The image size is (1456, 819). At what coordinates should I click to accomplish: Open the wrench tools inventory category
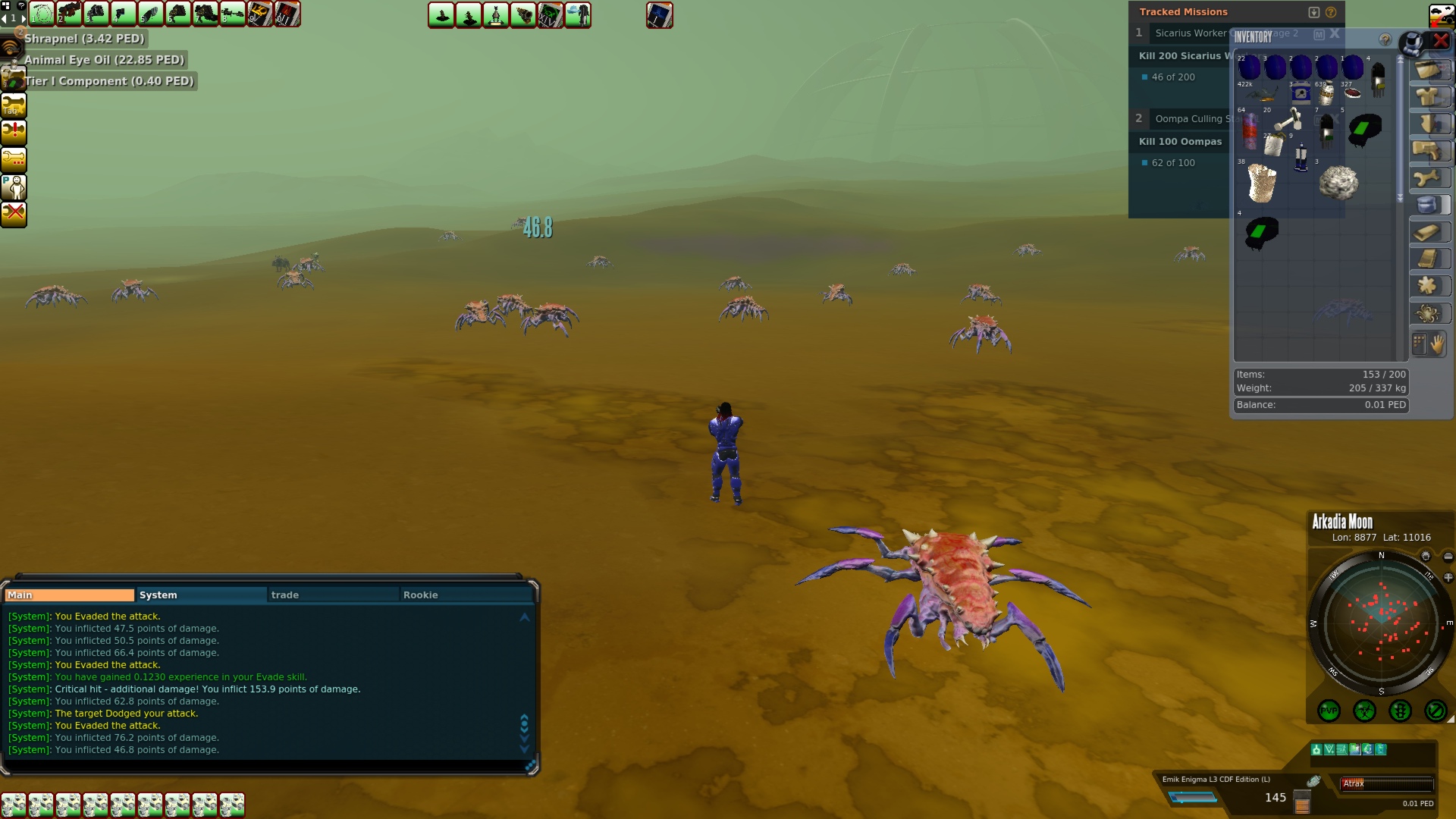pyautogui.click(x=1429, y=177)
